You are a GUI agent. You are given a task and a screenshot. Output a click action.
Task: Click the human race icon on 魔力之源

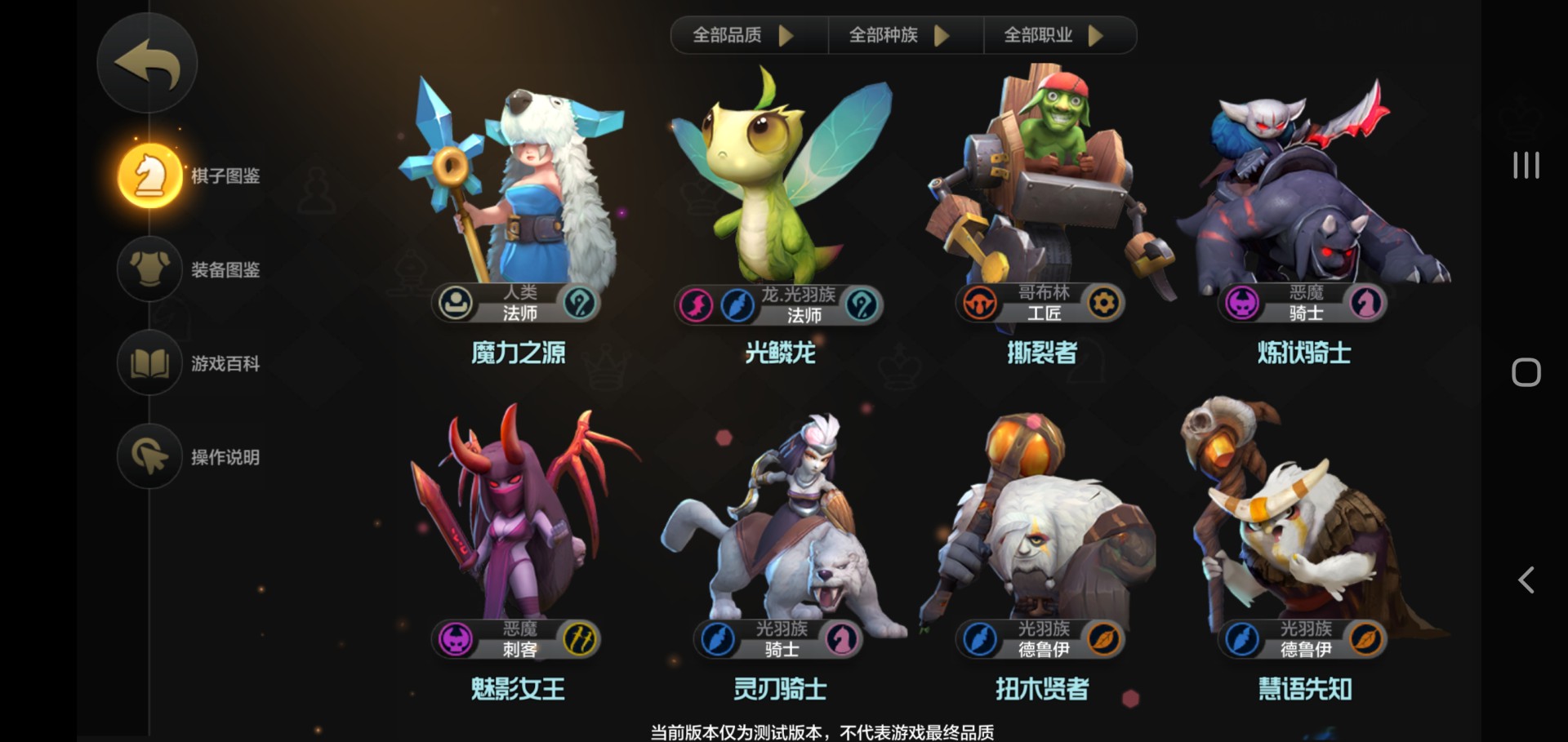click(454, 302)
